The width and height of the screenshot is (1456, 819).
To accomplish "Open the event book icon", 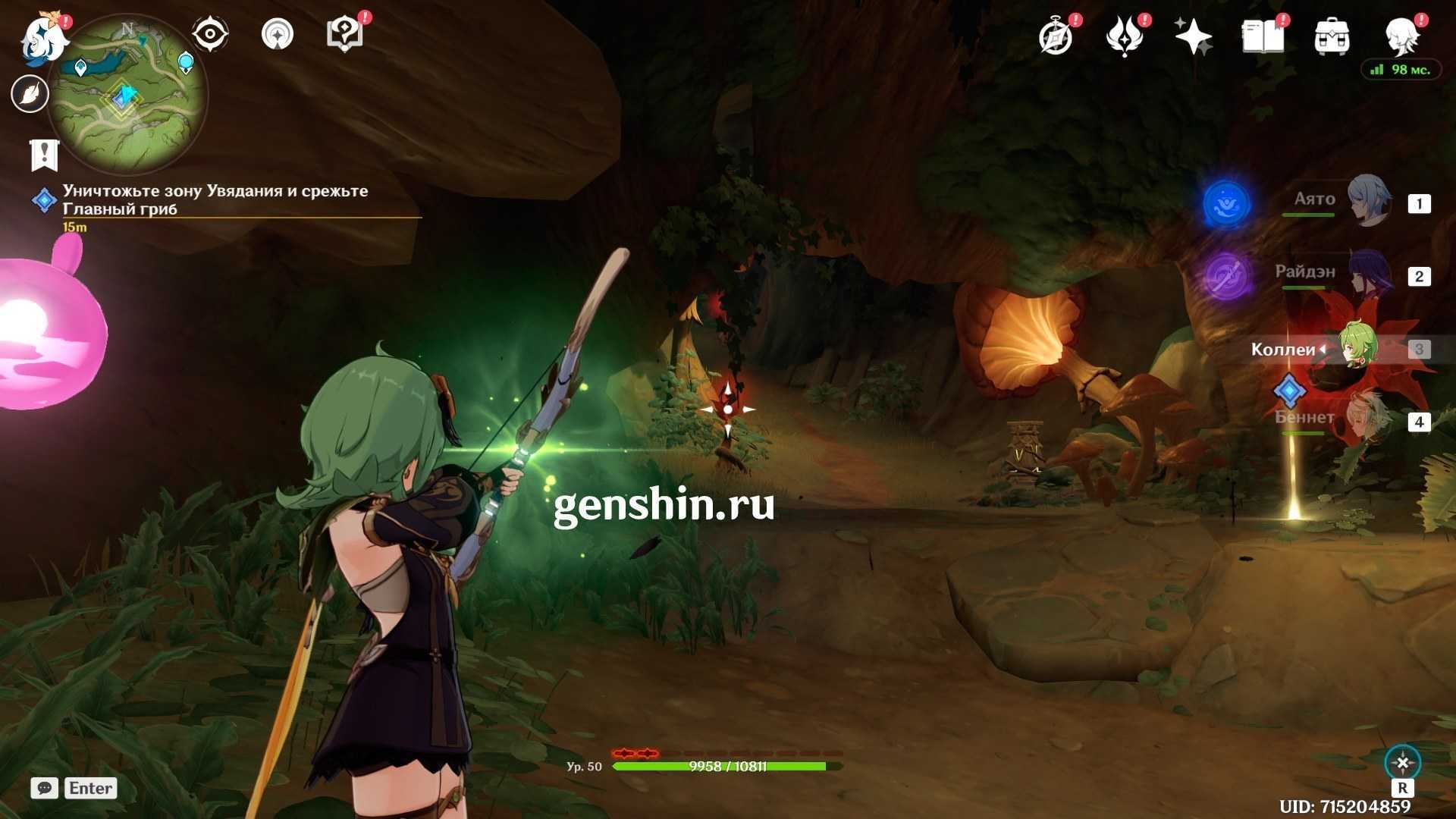I will click(1263, 36).
